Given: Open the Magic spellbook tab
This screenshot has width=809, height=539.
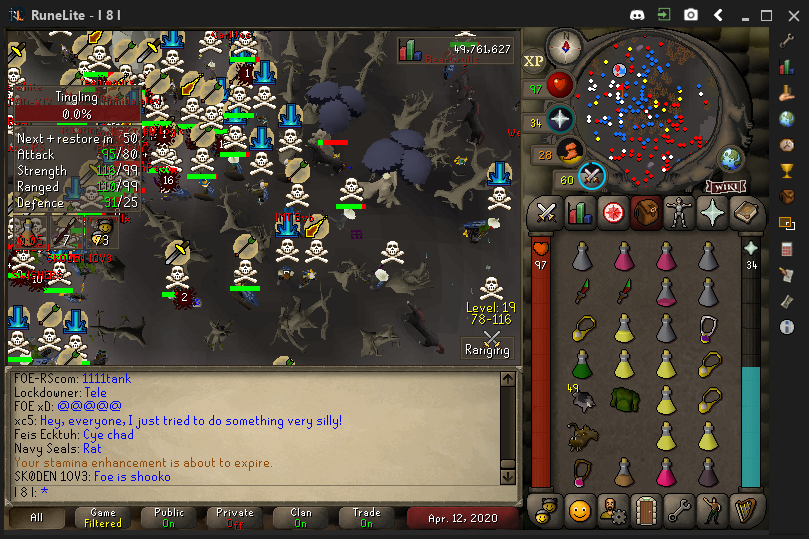Looking at the screenshot, I should pos(745,212).
